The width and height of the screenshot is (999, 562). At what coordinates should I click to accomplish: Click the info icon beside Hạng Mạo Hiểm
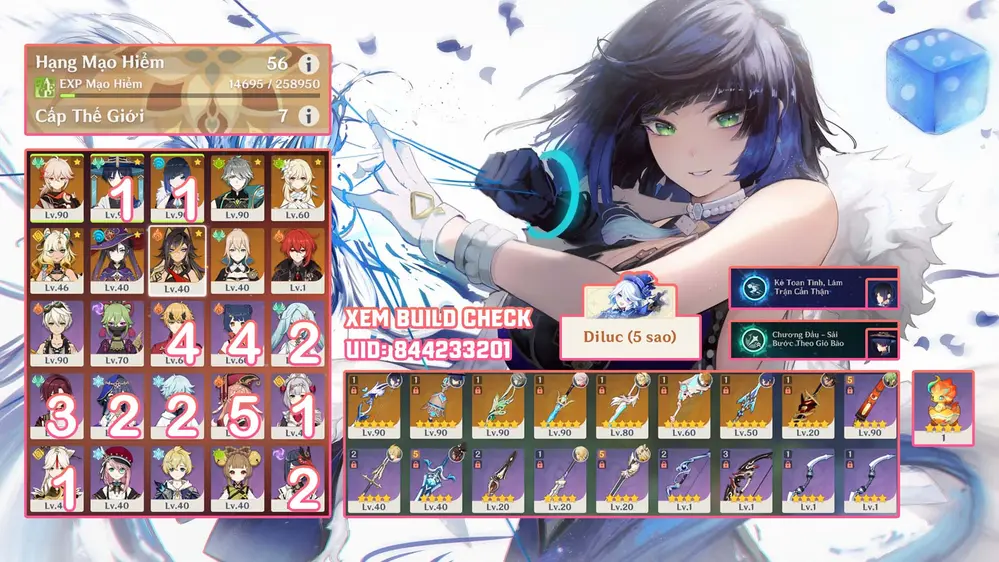[309, 63]
